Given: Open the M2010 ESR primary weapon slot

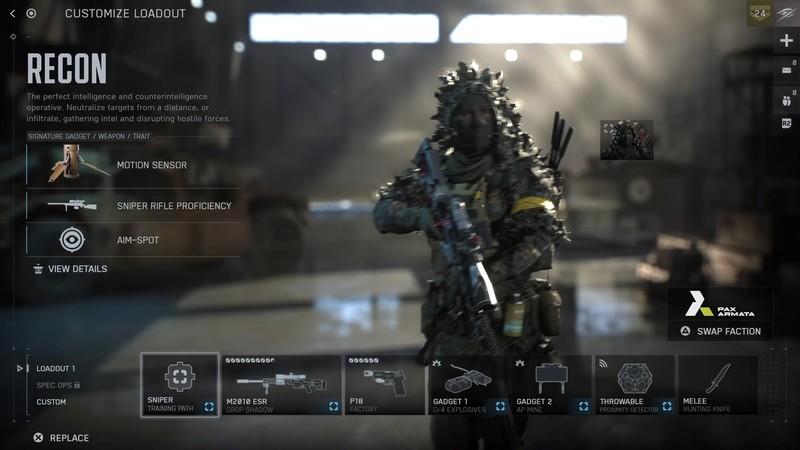Looking at the screenshot, I should point(282,384).
